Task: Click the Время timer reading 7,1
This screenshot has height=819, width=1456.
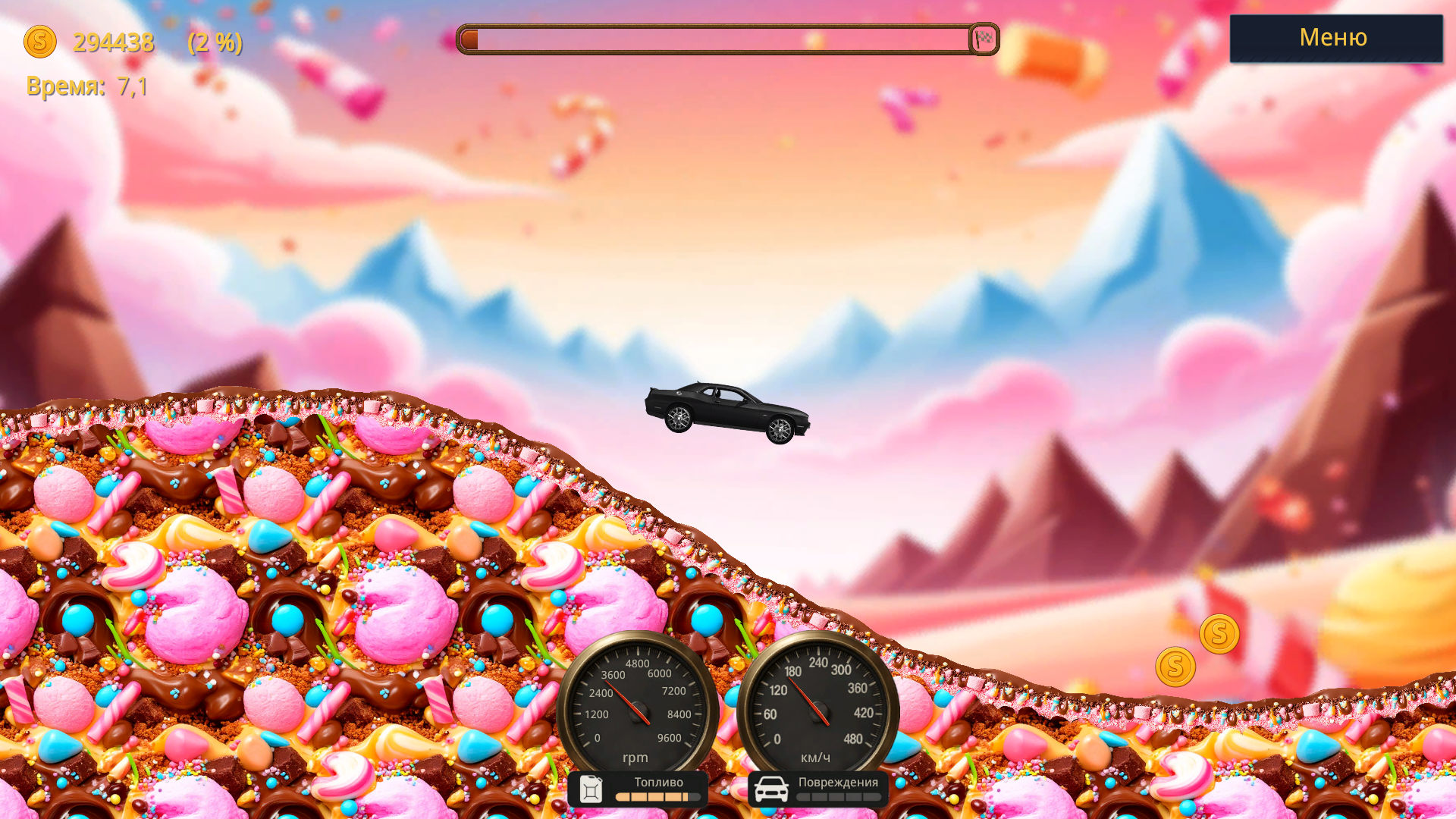Action: (86, 87)
